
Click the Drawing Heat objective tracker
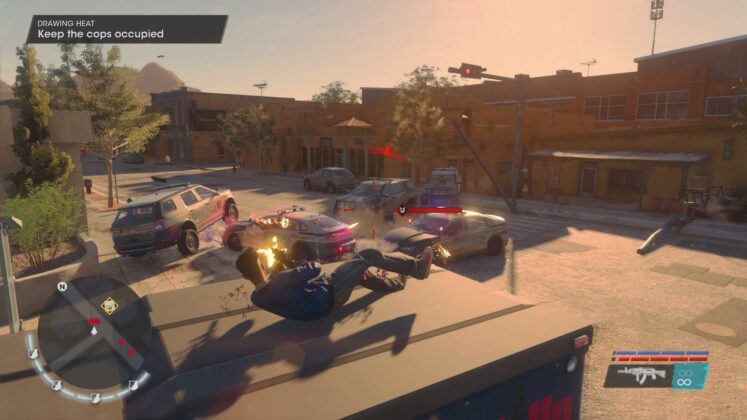click(x=126, y=29)
